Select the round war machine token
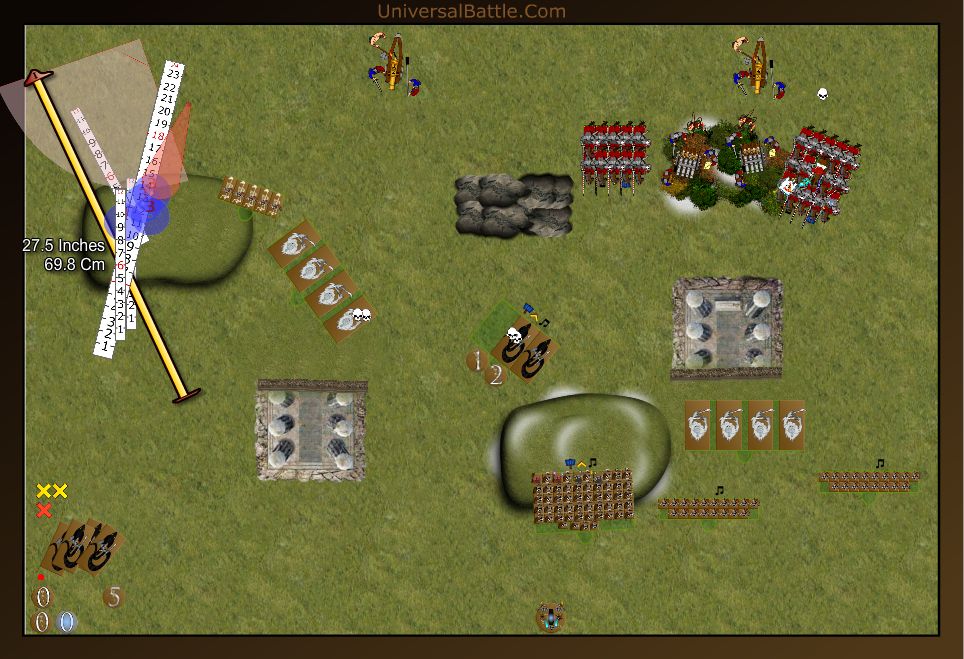The width and height of the screenshot is (964, 659). point(549,617)
